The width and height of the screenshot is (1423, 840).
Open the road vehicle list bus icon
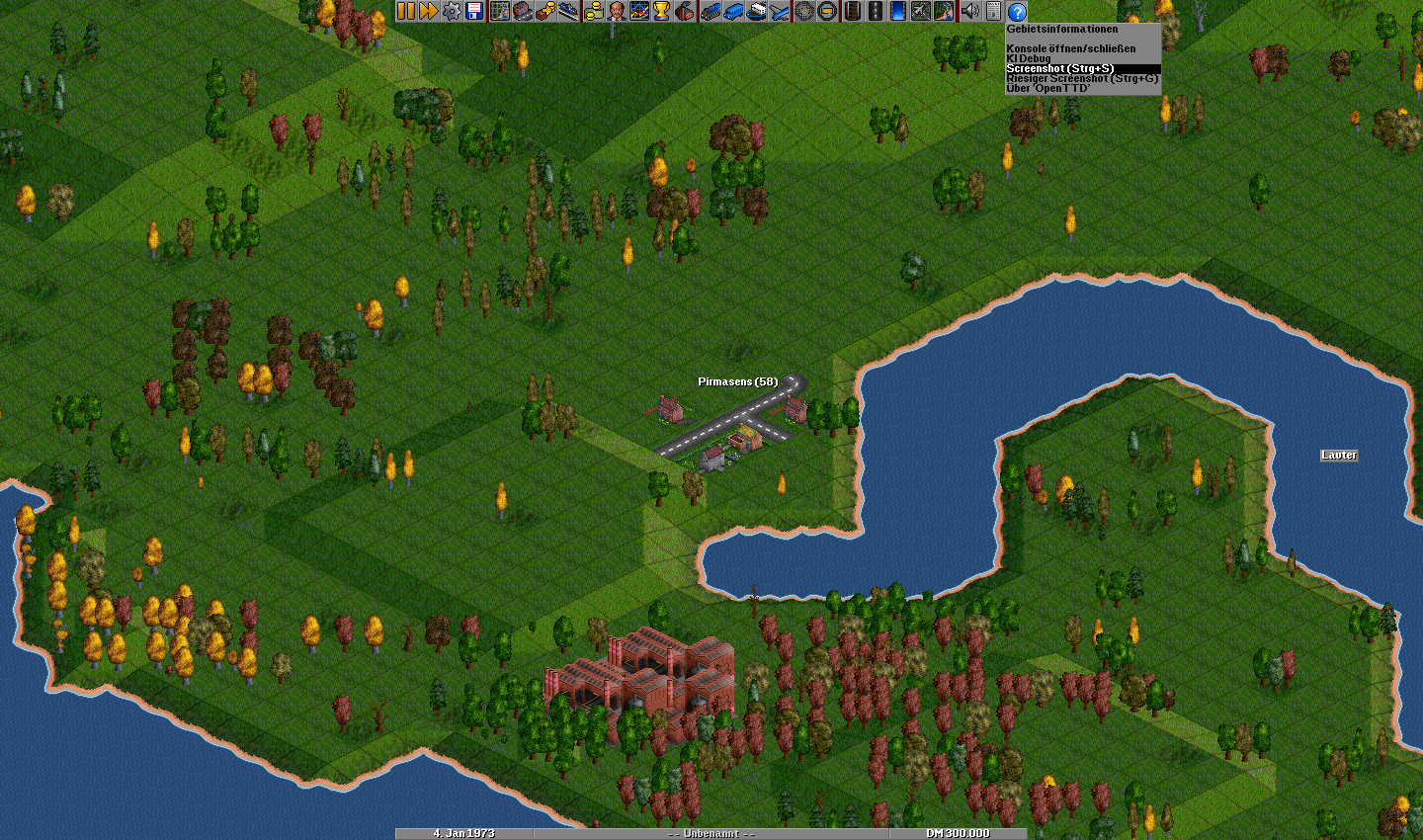732,11
